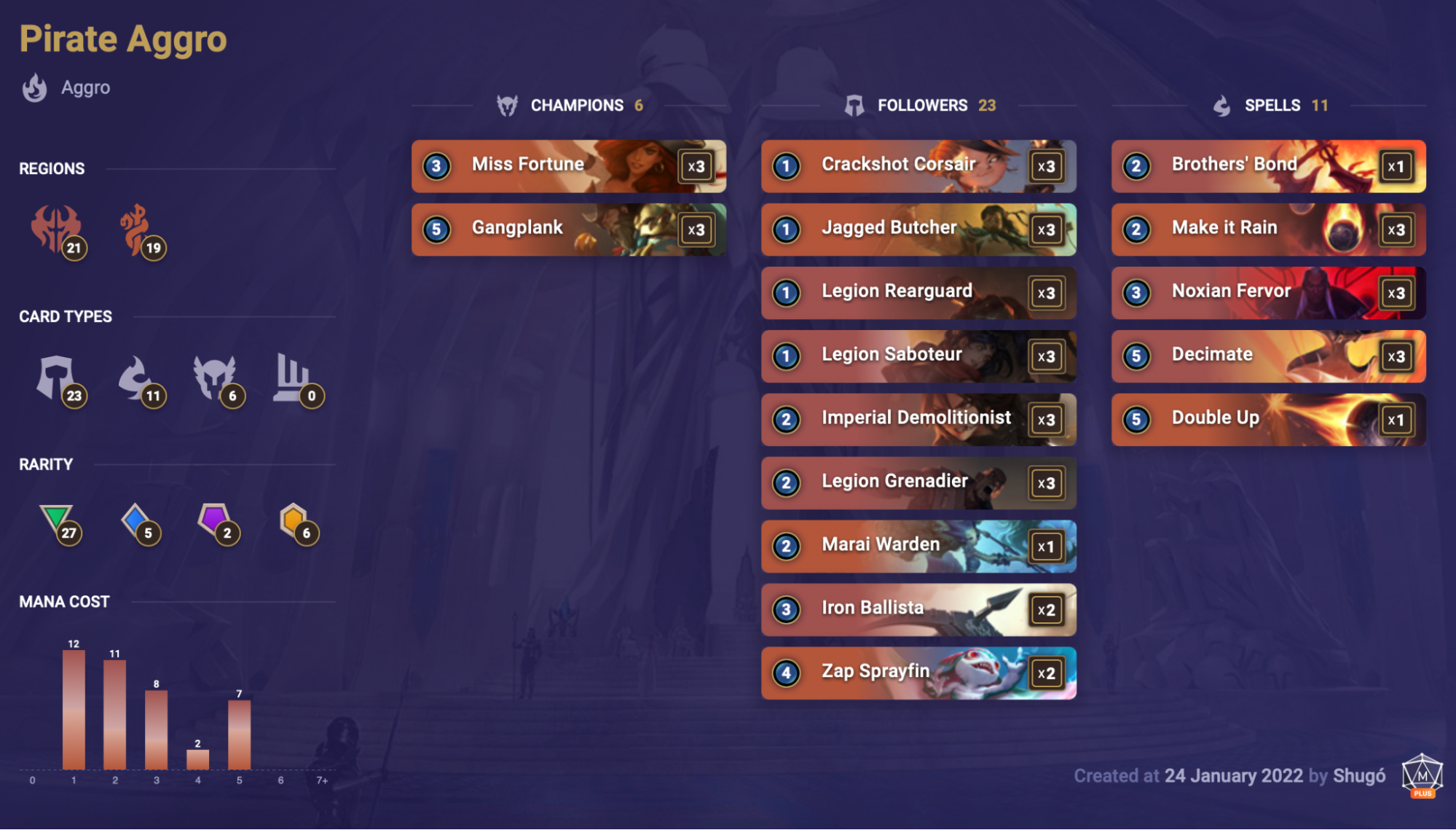Click the Aggro playstyle flame icon
This screenshot has width=1456, height=830.
[35, 87]
